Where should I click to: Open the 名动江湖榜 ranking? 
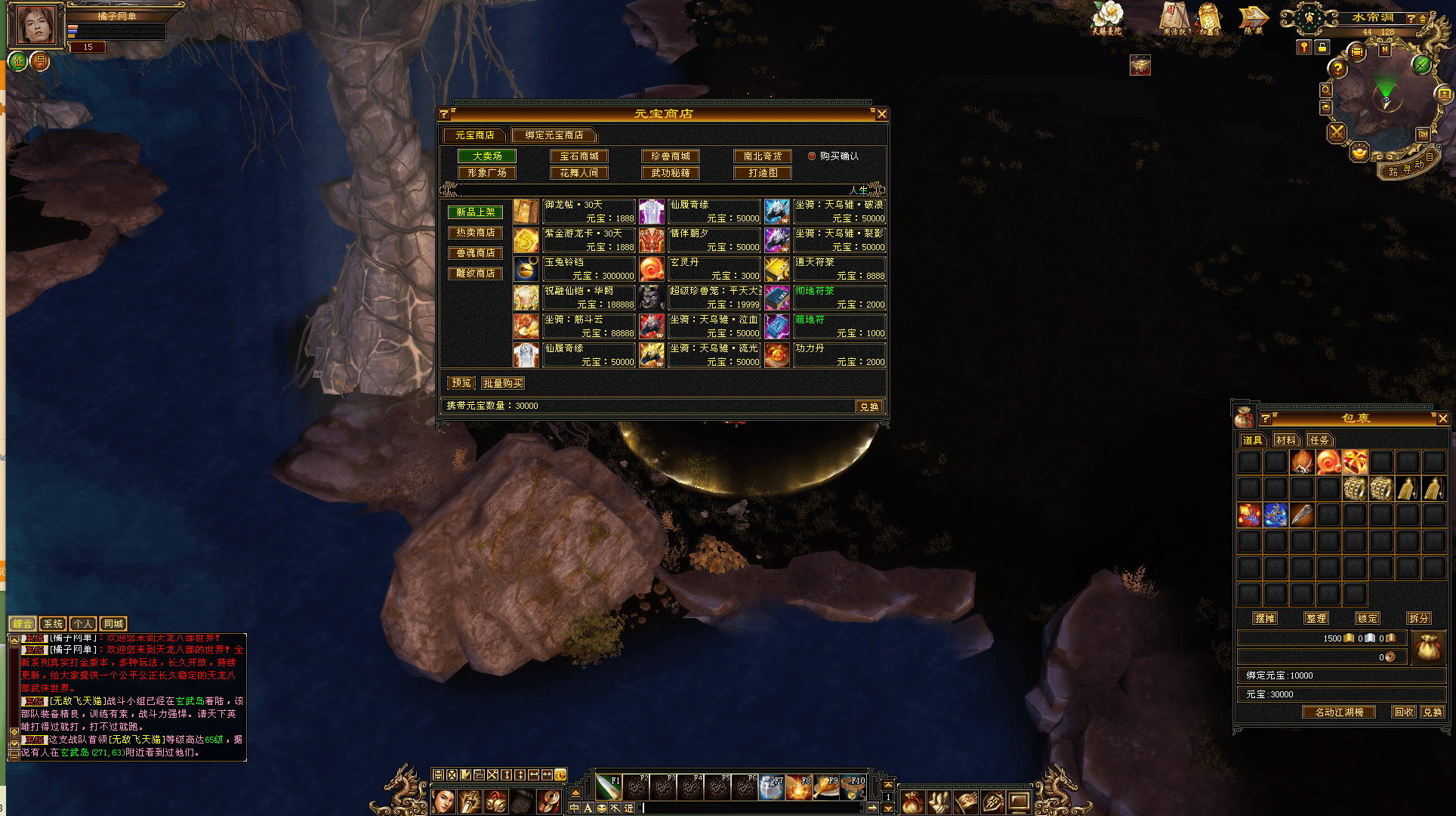click(x=1339, y=712)
